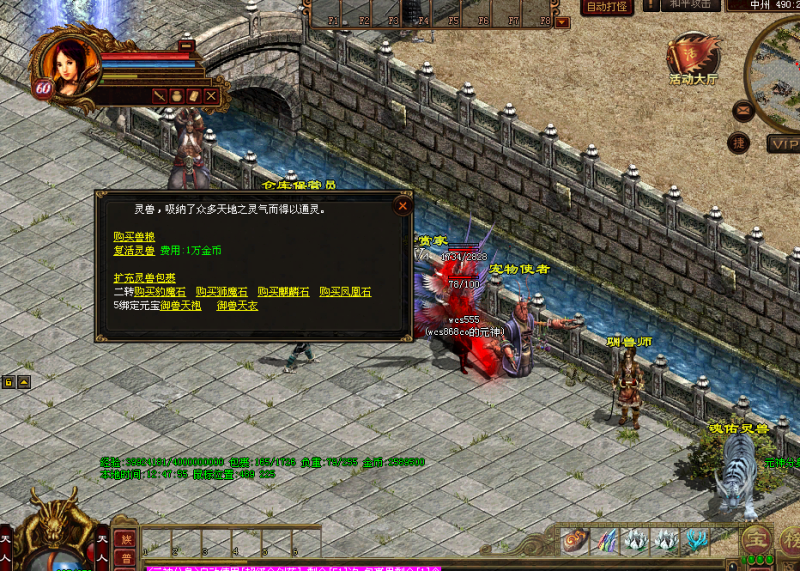This screenshot has height=571, width=800.
Task: Open the 宝 treasure button
Action: tap(757, 537)
